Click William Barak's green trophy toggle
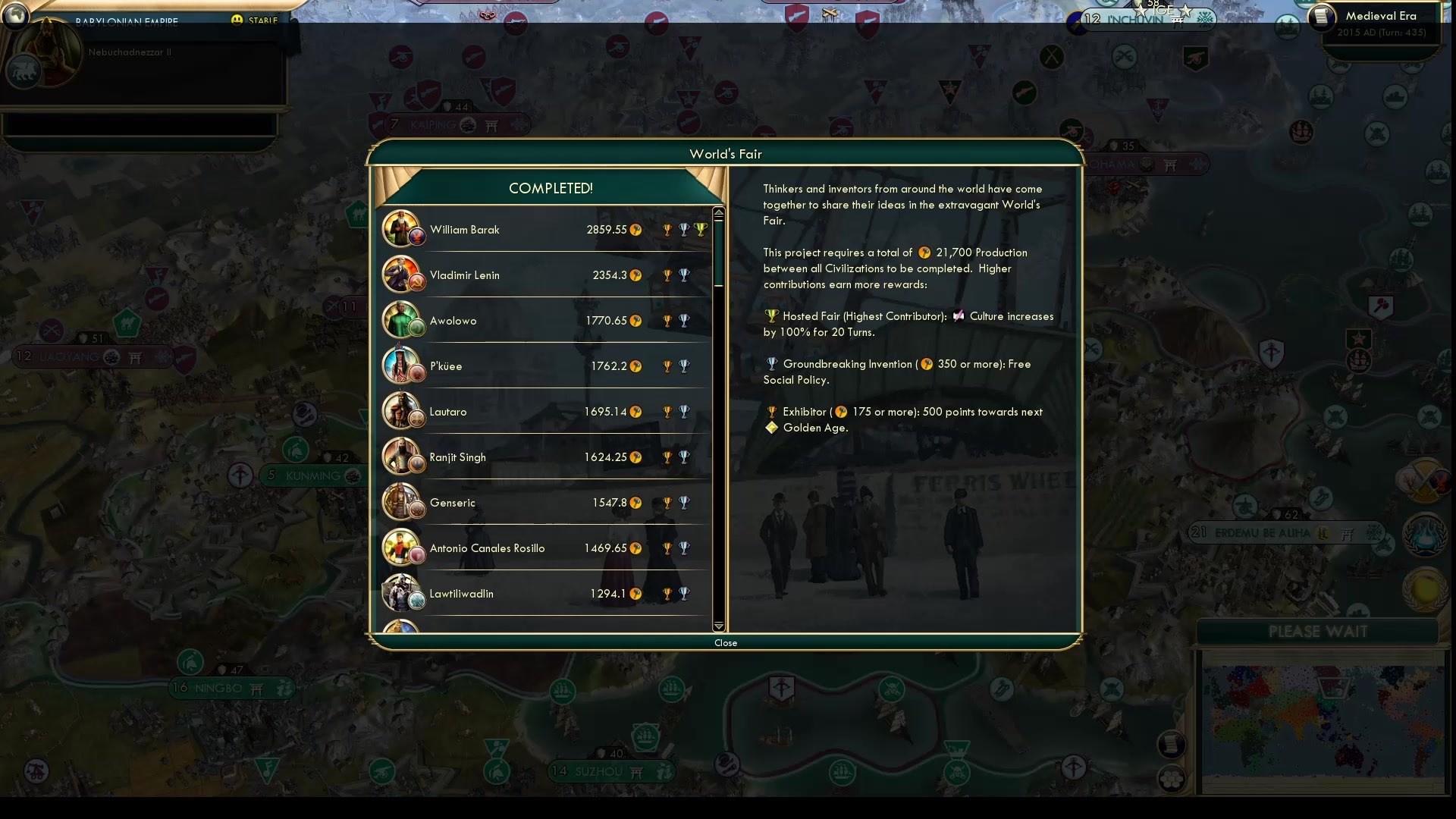This screenshot has height=819, width=1456. [x=701, y=229]
